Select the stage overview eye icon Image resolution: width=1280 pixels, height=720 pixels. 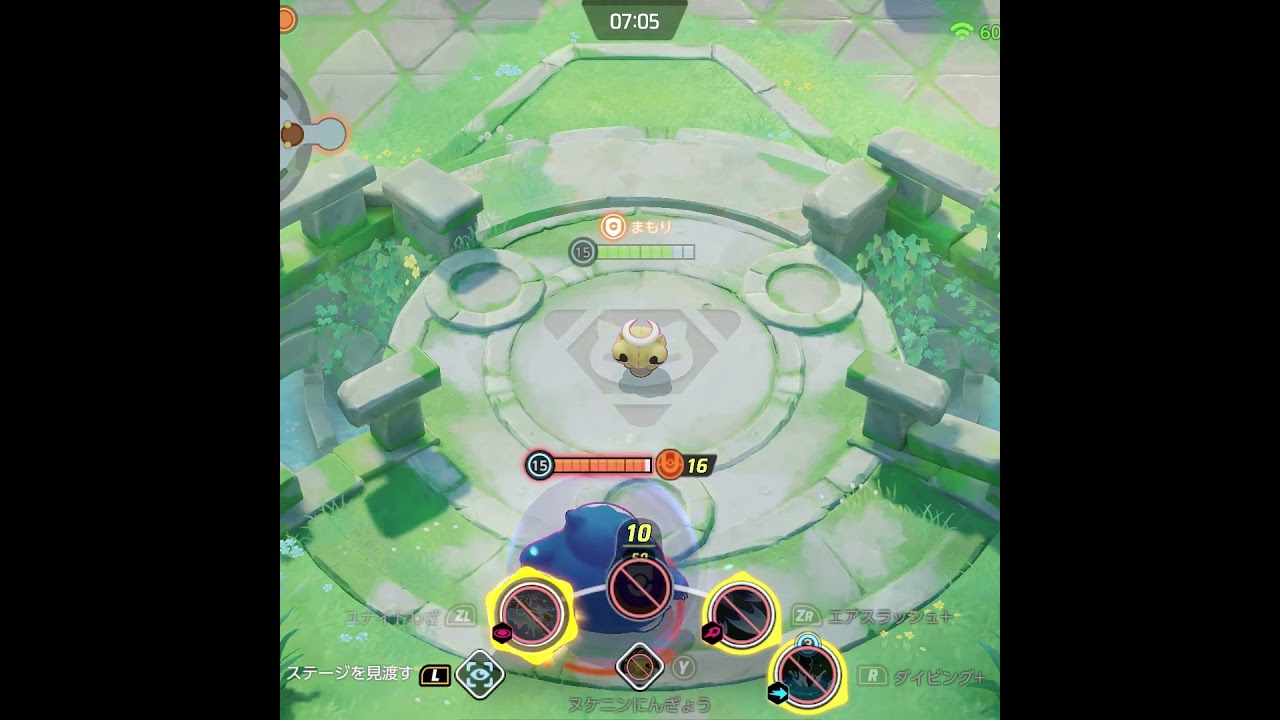(x=480, y=675)
